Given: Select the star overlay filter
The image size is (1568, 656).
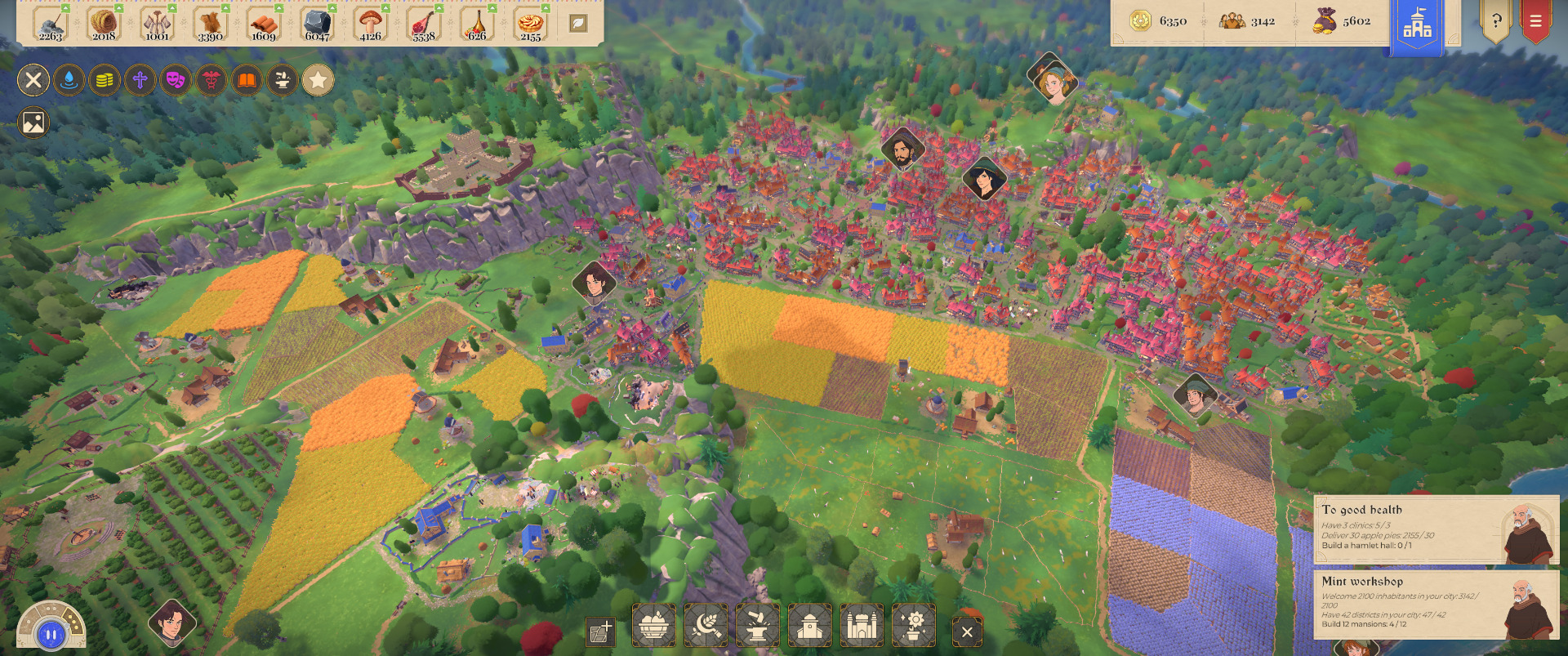Looking at the screenshot, I should coord(318,80).
